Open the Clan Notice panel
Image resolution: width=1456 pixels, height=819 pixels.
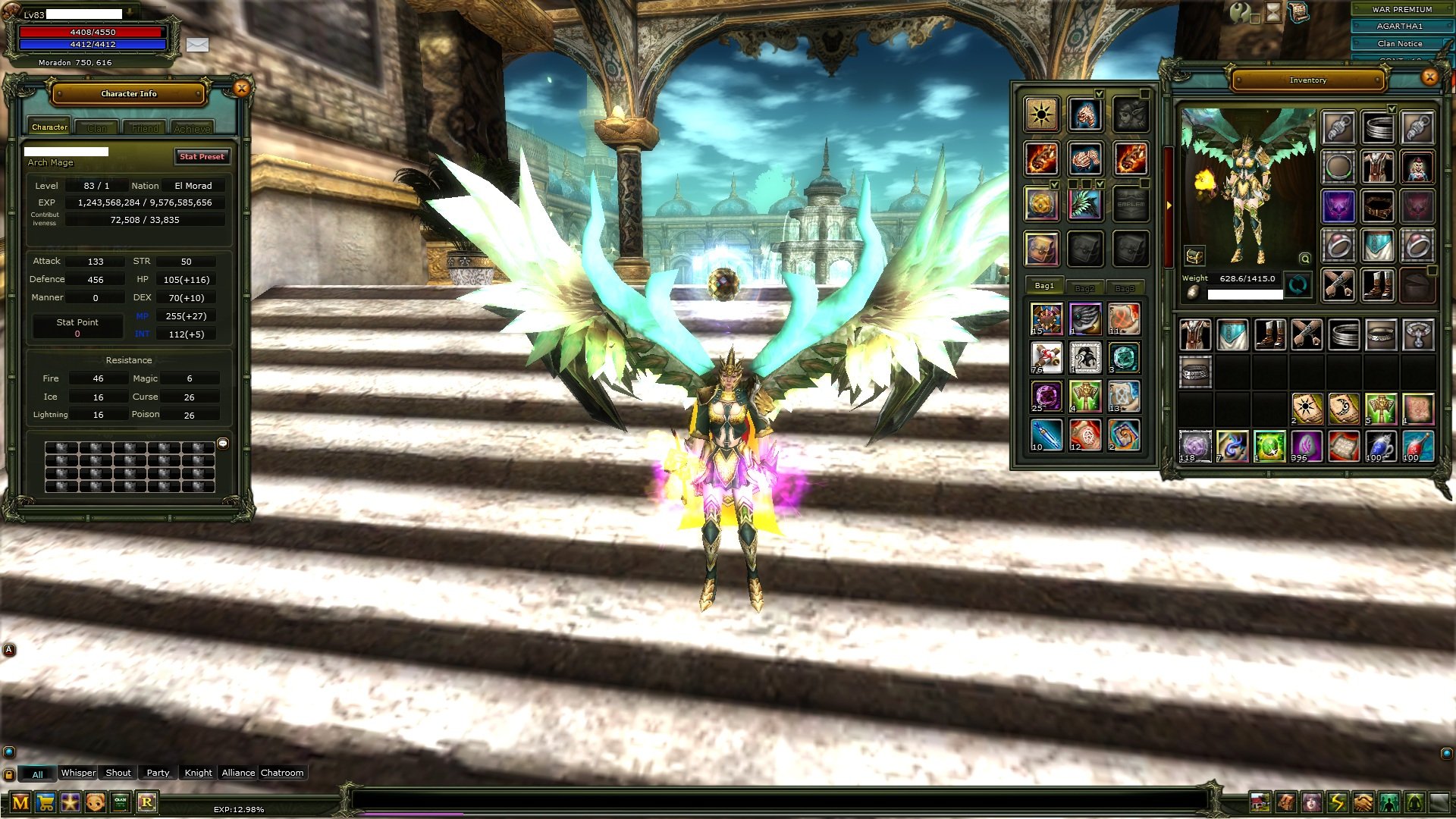(1399, 43)
